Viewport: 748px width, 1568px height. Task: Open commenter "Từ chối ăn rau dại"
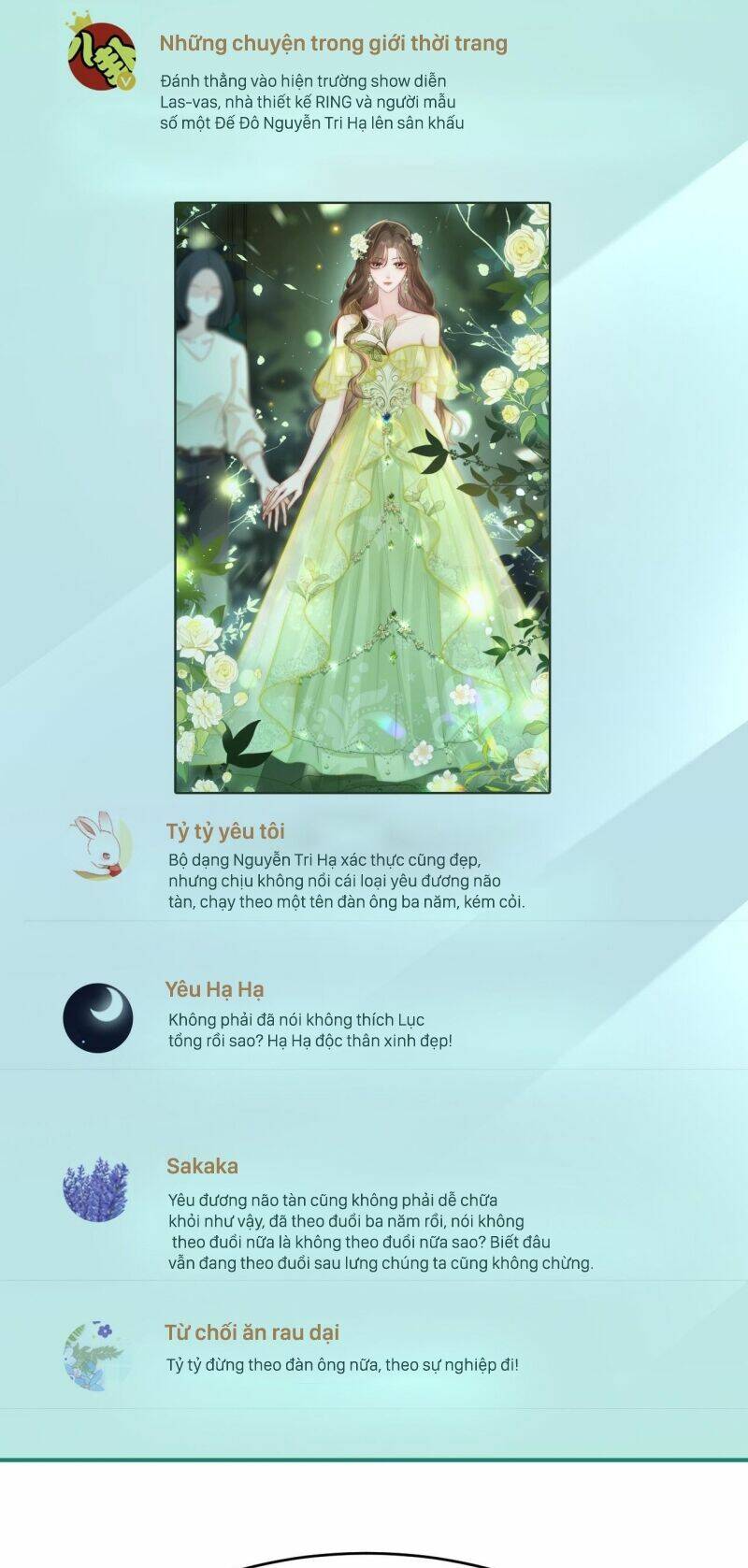(252, 1332)
